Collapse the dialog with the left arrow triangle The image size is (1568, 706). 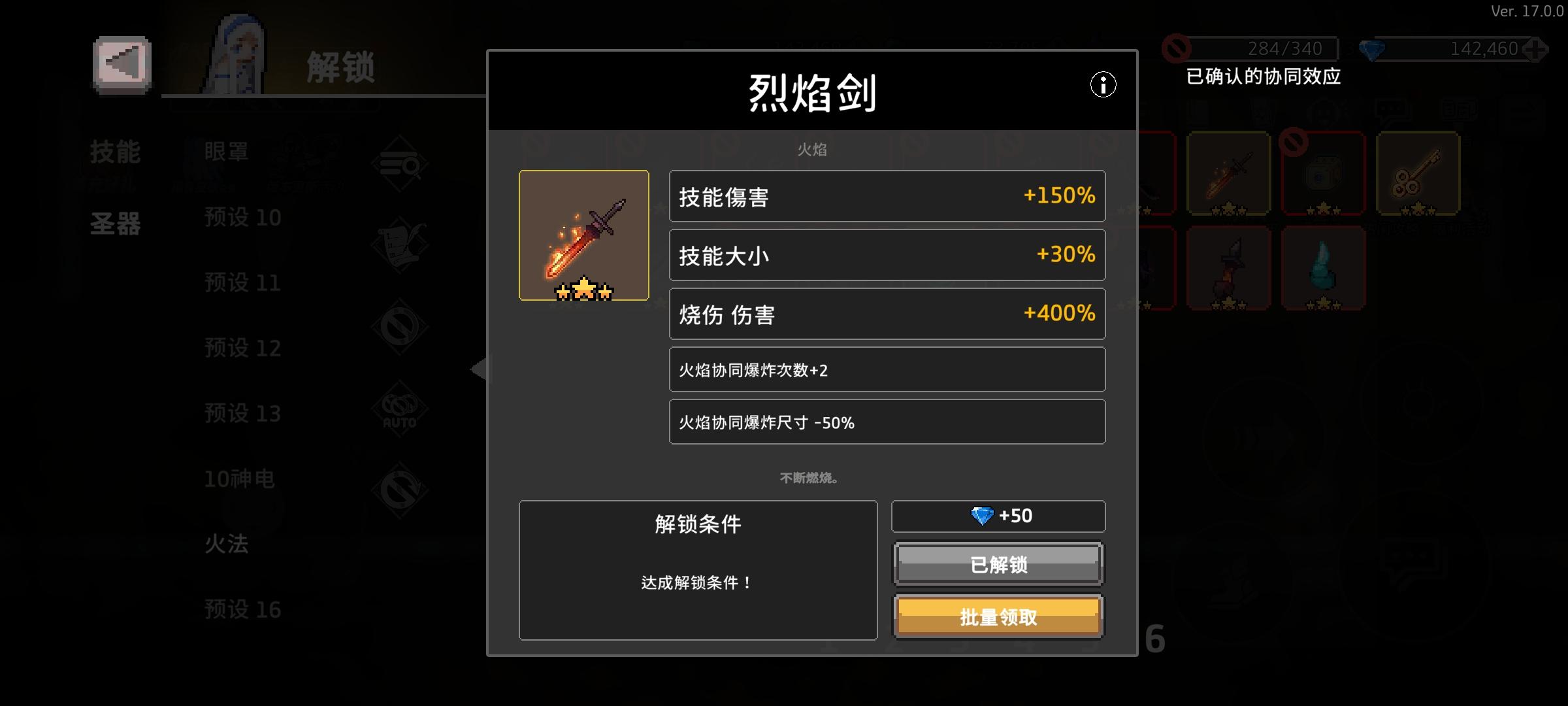(479, 370)
